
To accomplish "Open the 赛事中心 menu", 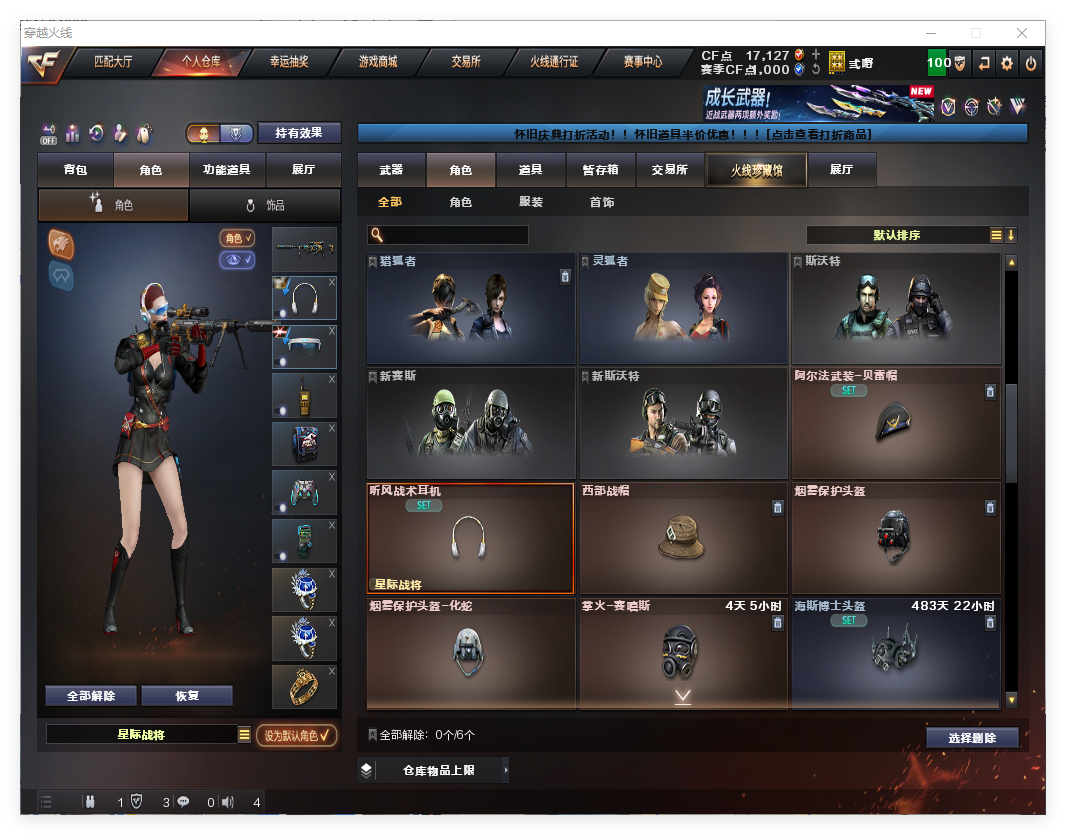I will [x=641, y=62].
